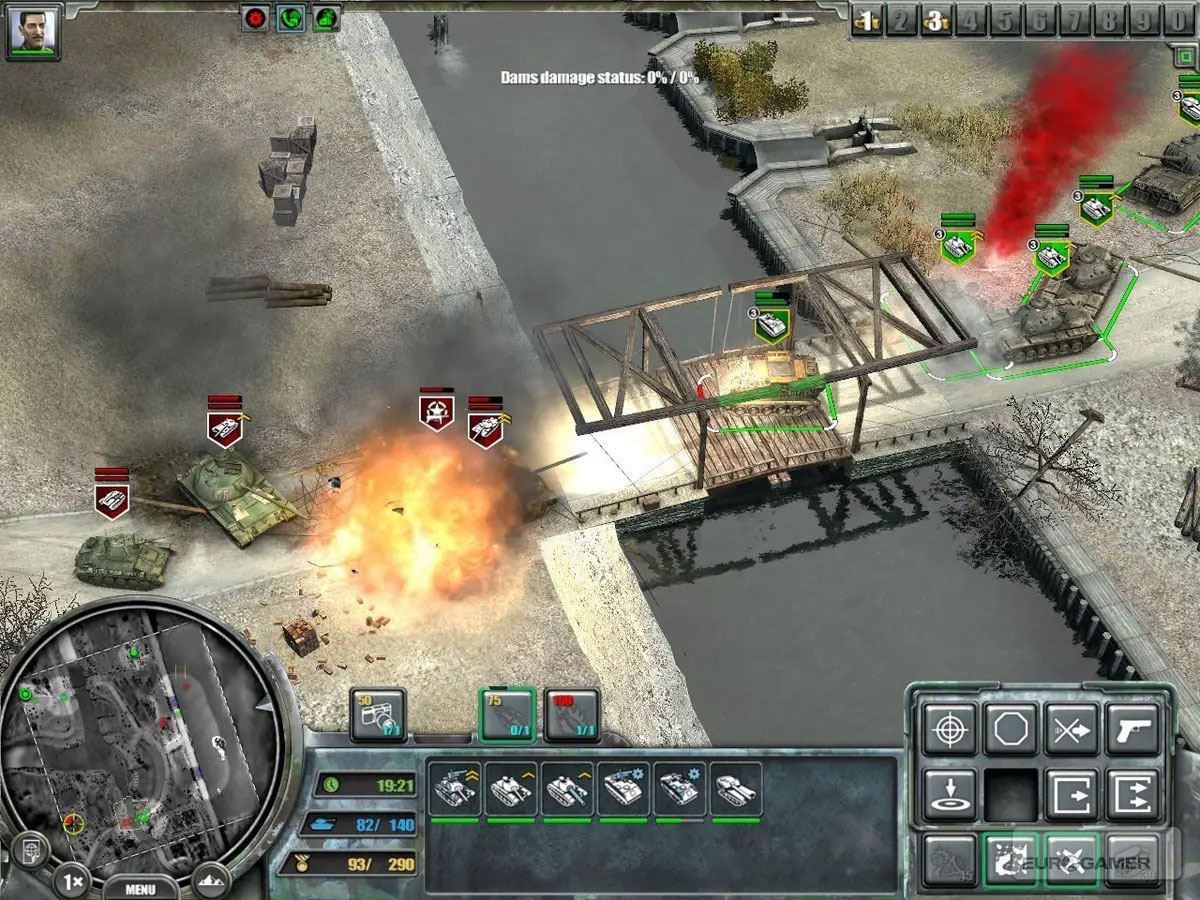Click the single-arrow bracket command

[x=1072, y=794]
